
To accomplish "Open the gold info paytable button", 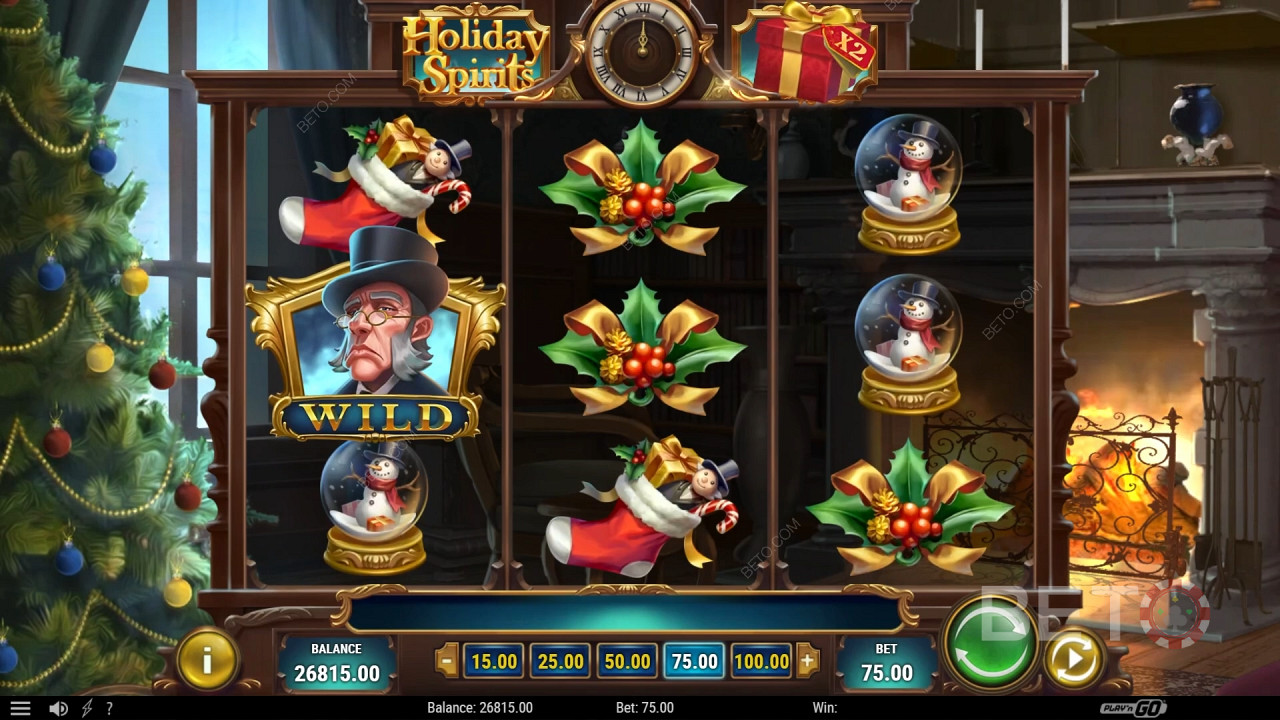I will (207, 659).
